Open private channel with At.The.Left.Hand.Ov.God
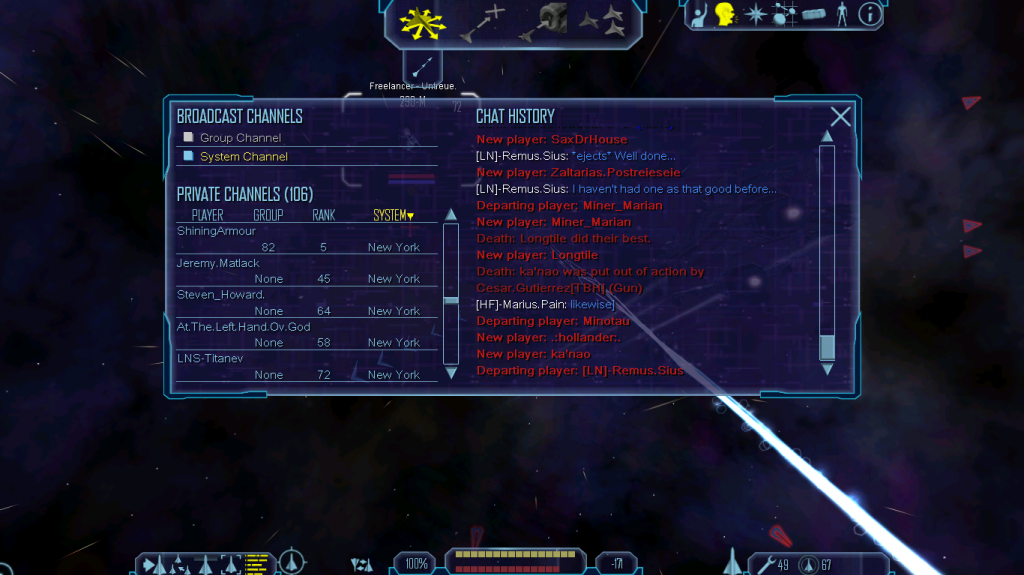Screen dimensions: 1024x575 pos(243,327)
